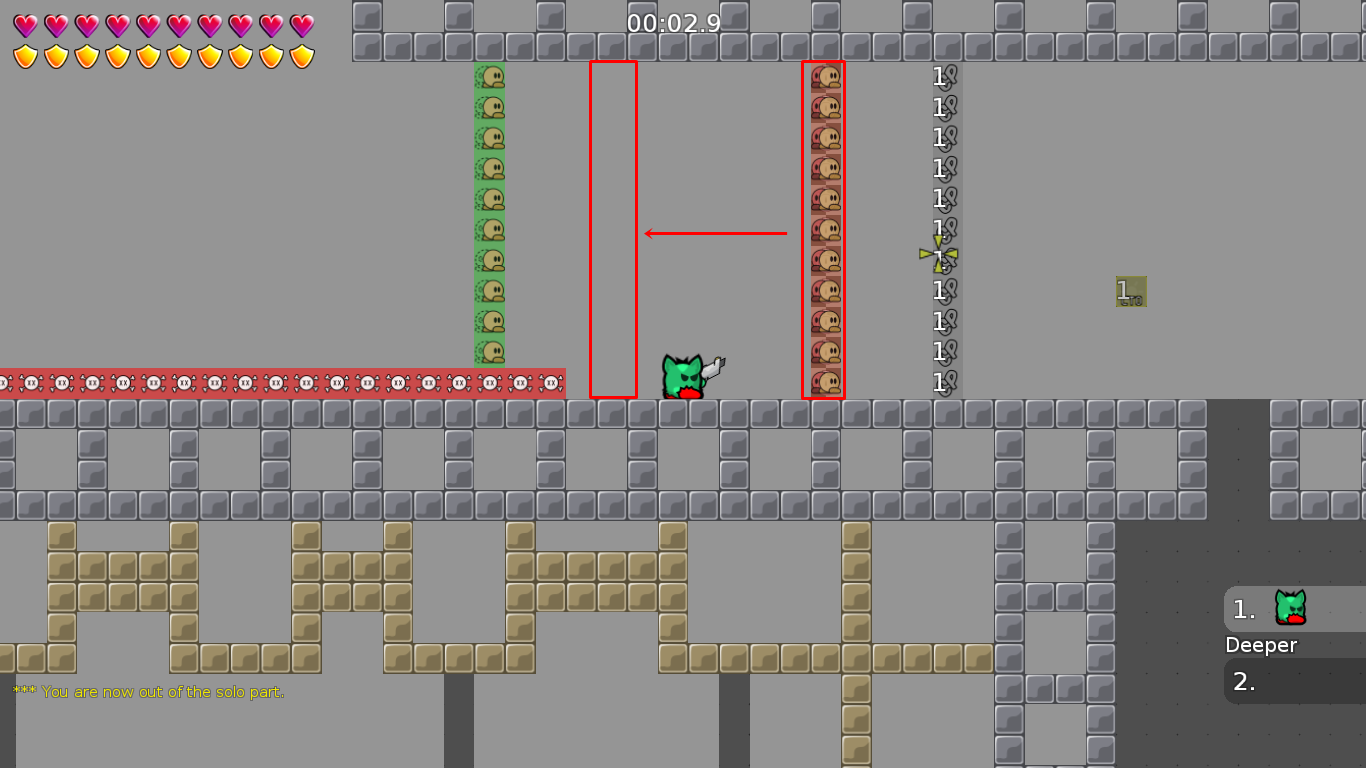Click the red pickup inside the highlighted rectangle
The height and width of the screenshot is (768, 1366).
(x=824, y=230)
